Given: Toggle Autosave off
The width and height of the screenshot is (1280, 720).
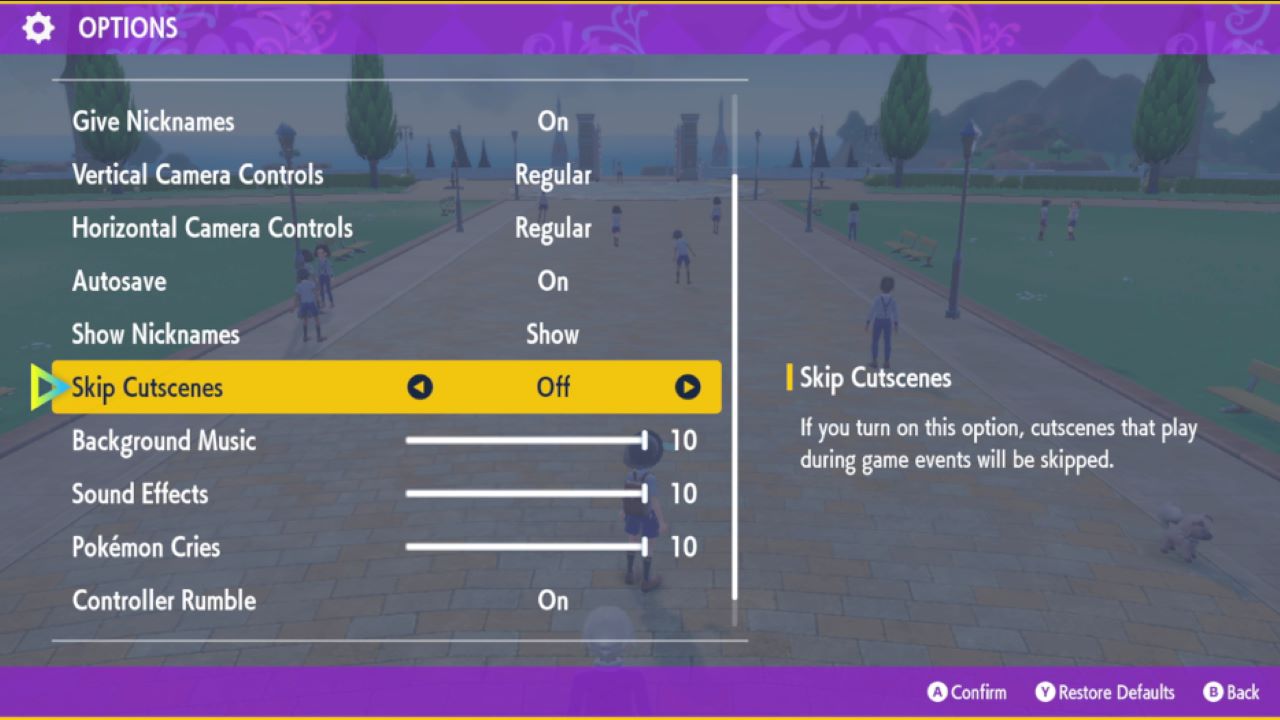Looking at the screenshot, I should (x=552, y=281).
